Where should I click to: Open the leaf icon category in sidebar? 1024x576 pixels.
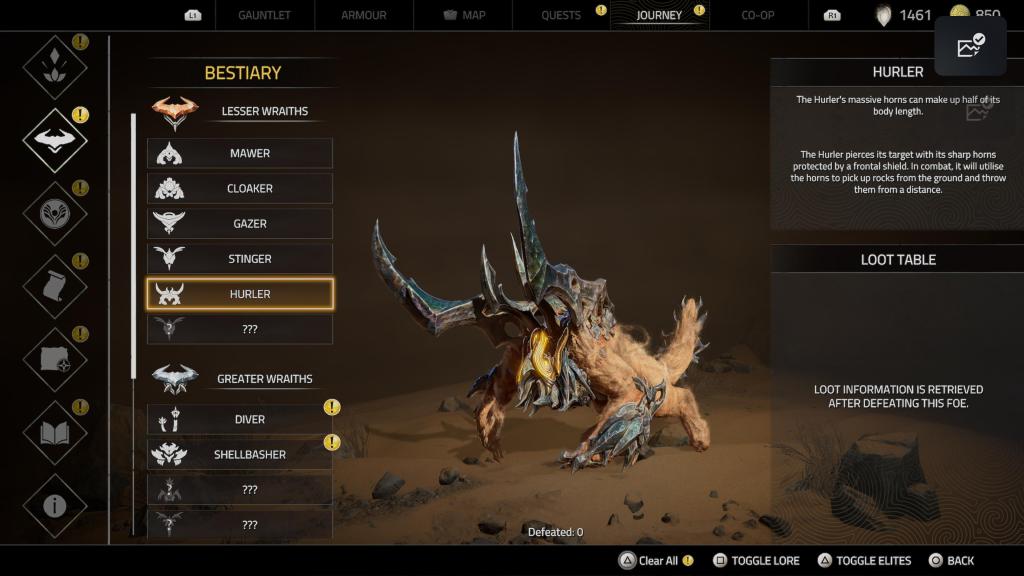(55, 67)
